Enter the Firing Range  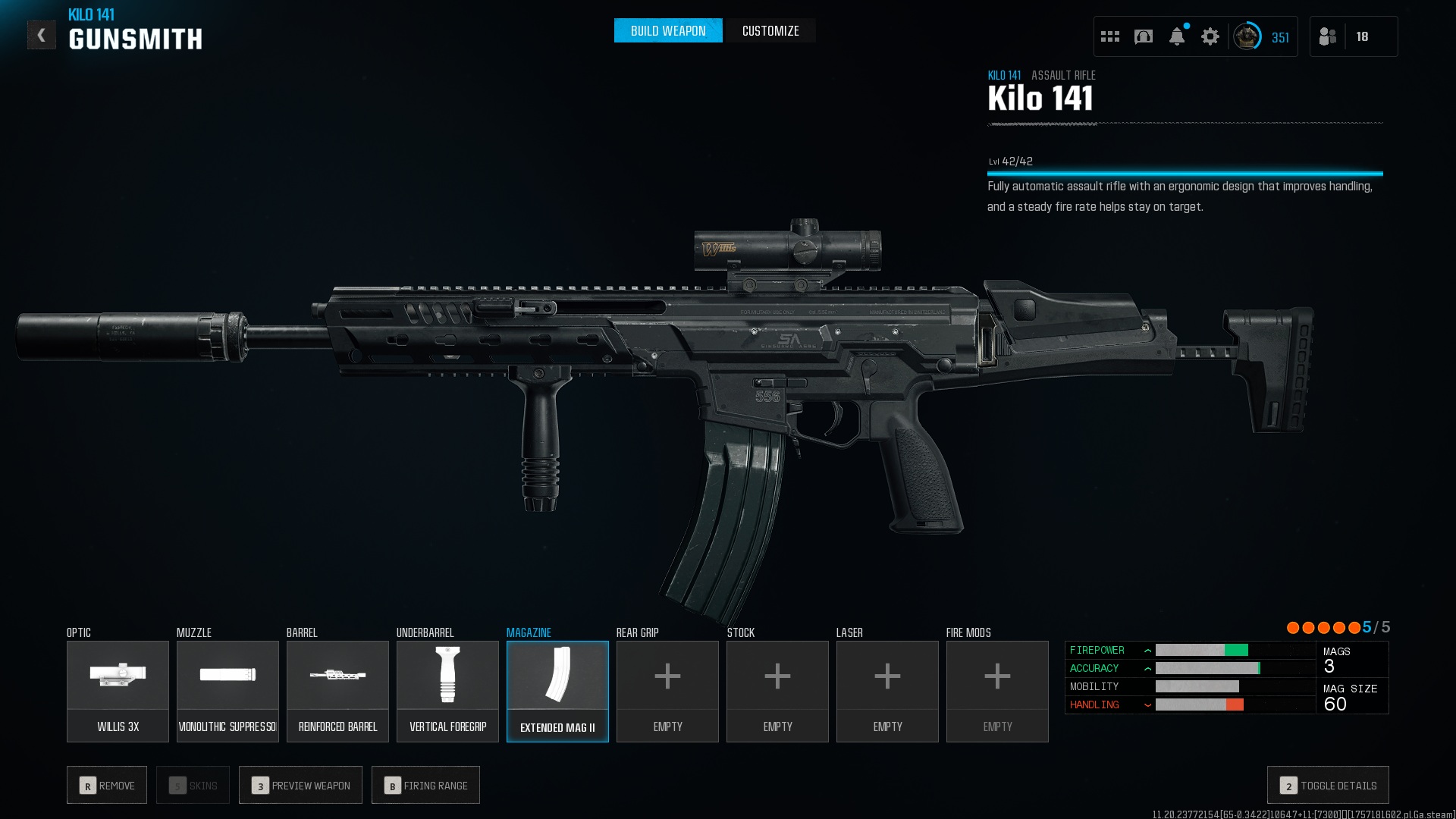click(x=425, y=785)
